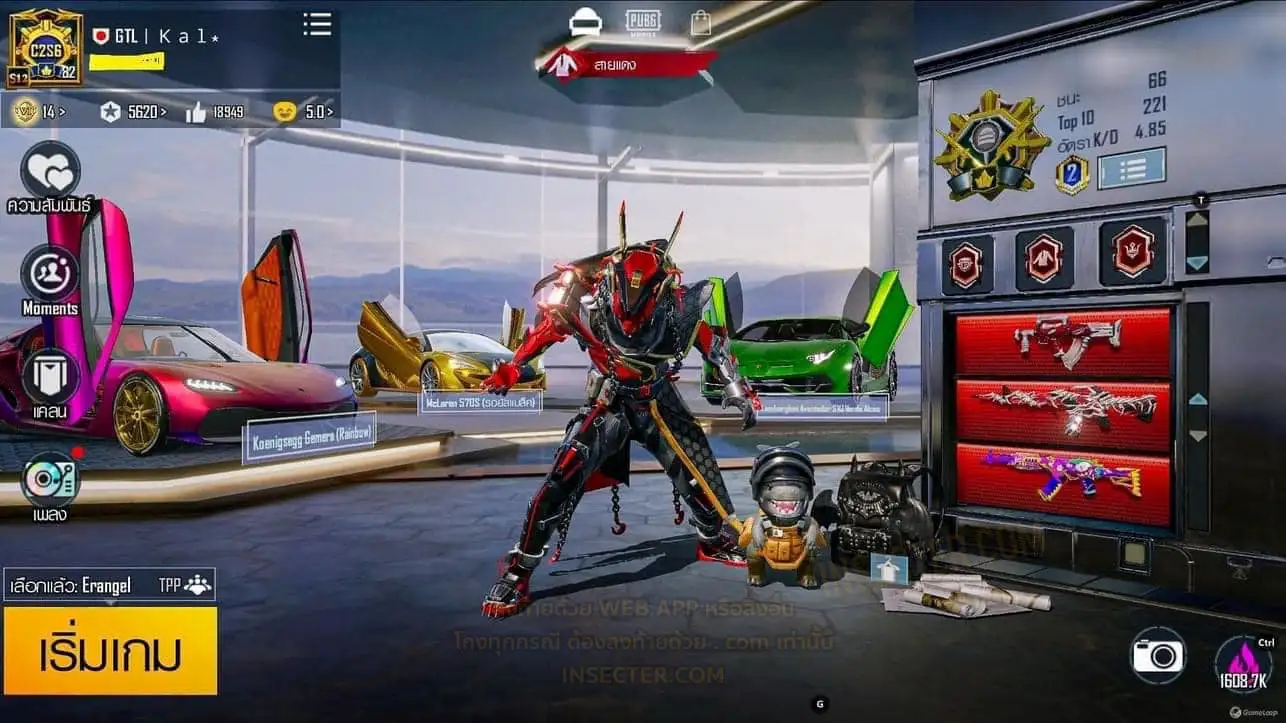Open the list menu beside the player name
Screen dimensions: 1286x723
[317, 25]
